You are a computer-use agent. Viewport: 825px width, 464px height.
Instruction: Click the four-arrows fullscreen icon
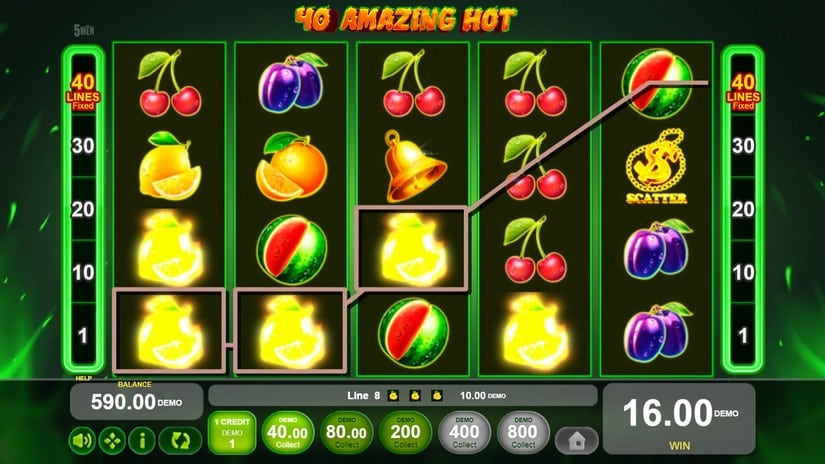click(x=112, y=440)
